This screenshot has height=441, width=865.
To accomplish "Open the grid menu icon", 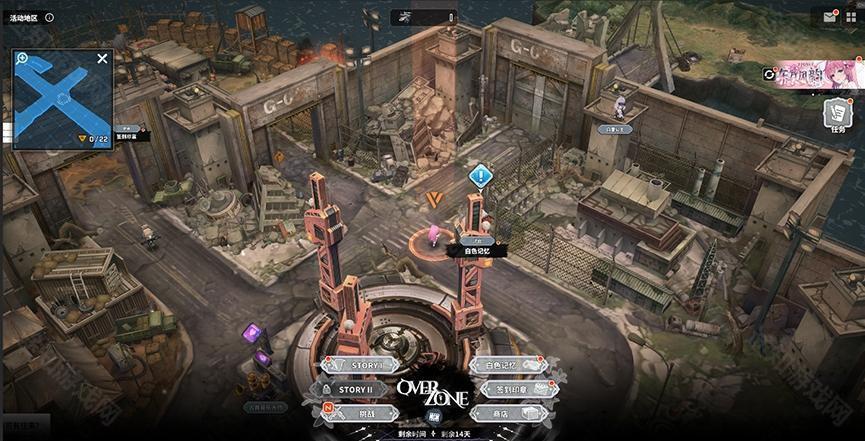I will [851, 16].
